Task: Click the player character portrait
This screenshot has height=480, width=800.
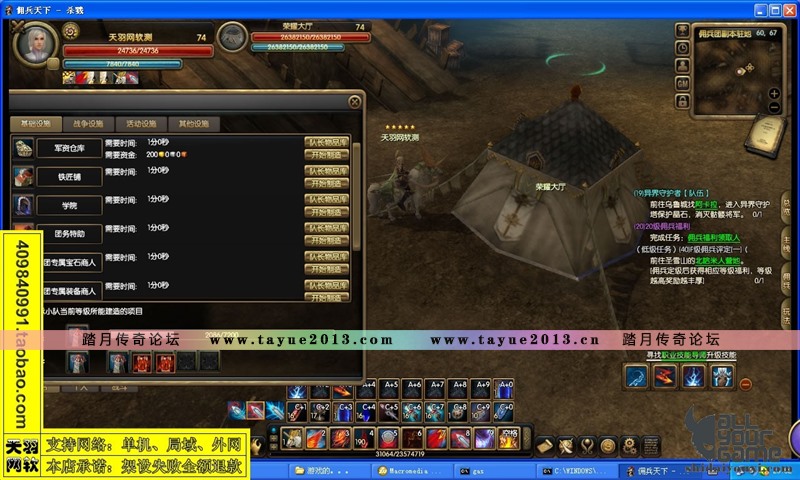Action: coord(35,46)
